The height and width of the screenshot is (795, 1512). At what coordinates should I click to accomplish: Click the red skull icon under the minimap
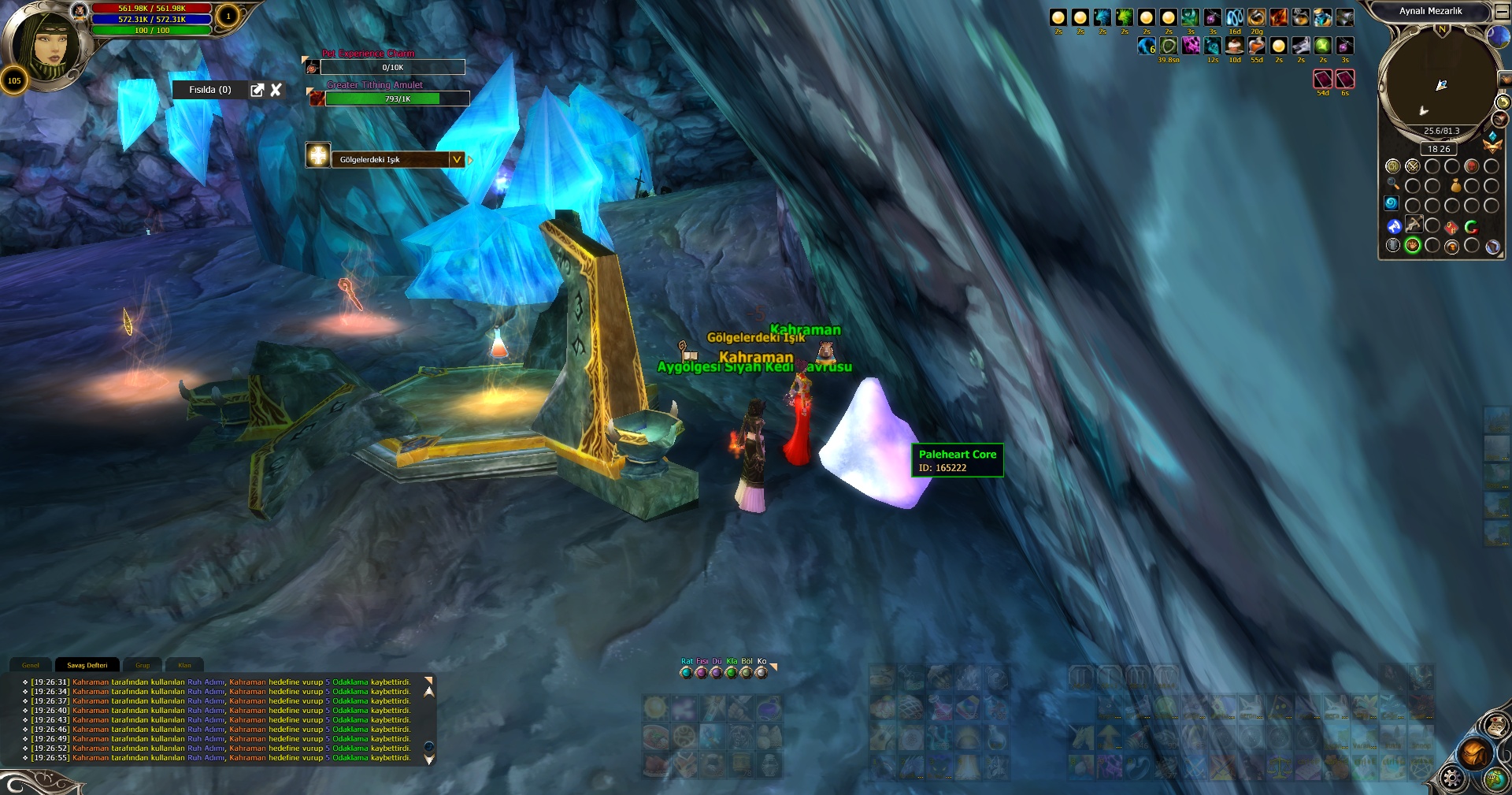point(1471,166)
